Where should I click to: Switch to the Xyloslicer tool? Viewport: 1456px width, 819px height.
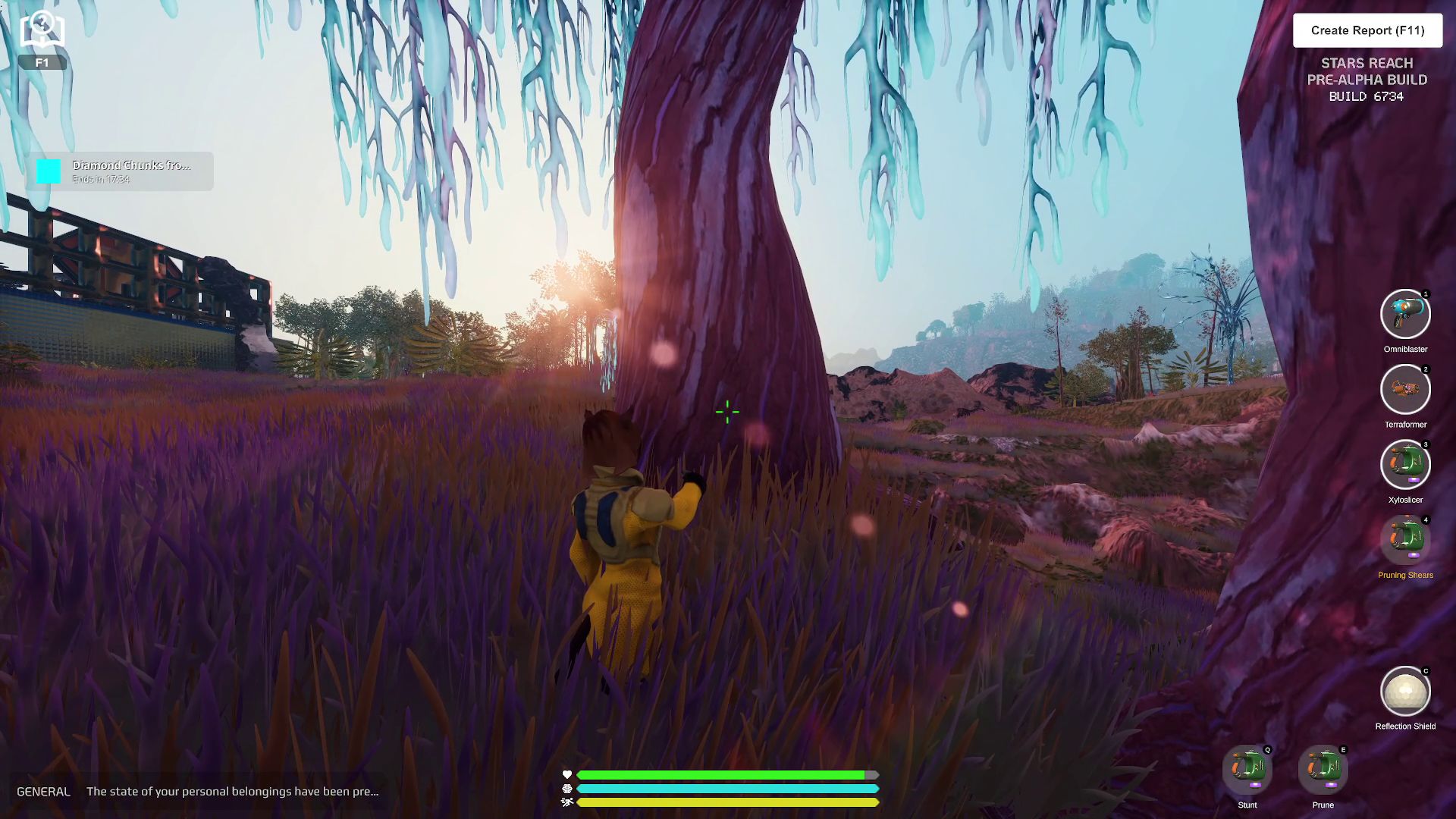click(x=1405, y=465)
